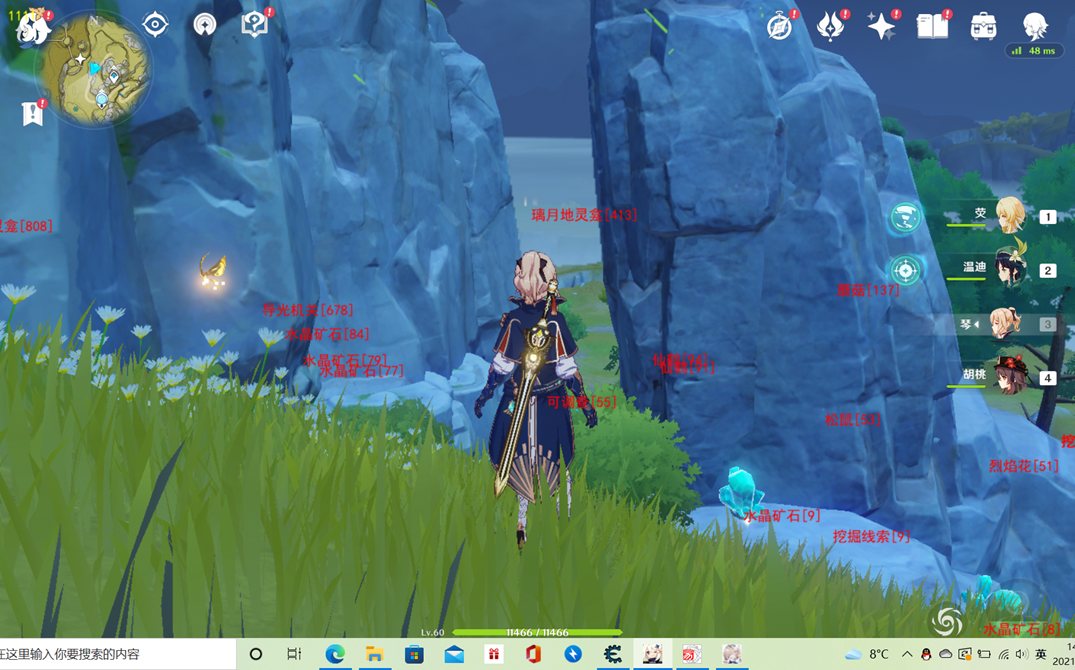Switch to party member 荧
Viewport: 1075px width, 670px height.
pyautogui.click(x=1008, y=216)
